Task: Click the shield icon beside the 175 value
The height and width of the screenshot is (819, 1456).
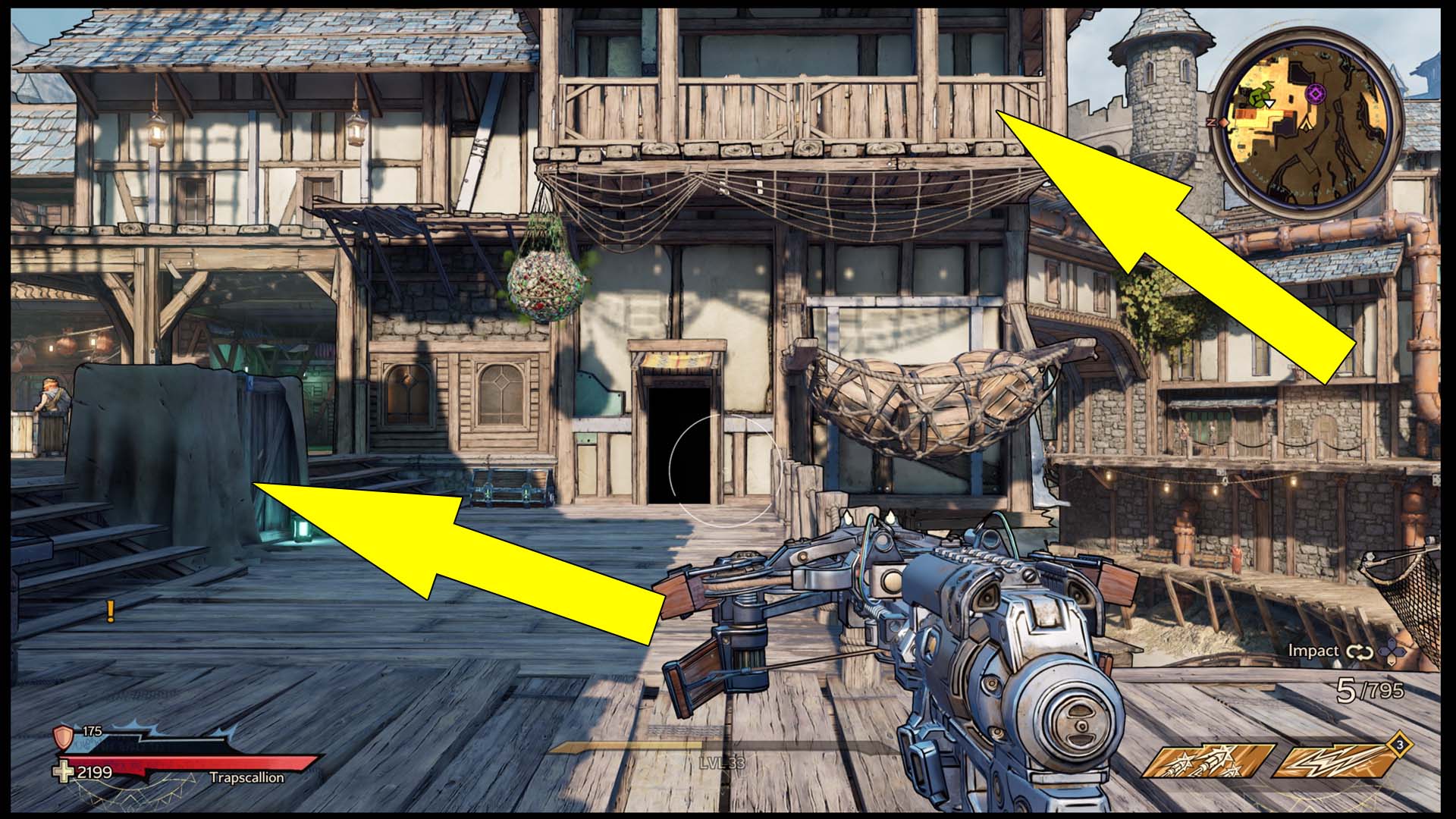Action: tap(63, 736)
